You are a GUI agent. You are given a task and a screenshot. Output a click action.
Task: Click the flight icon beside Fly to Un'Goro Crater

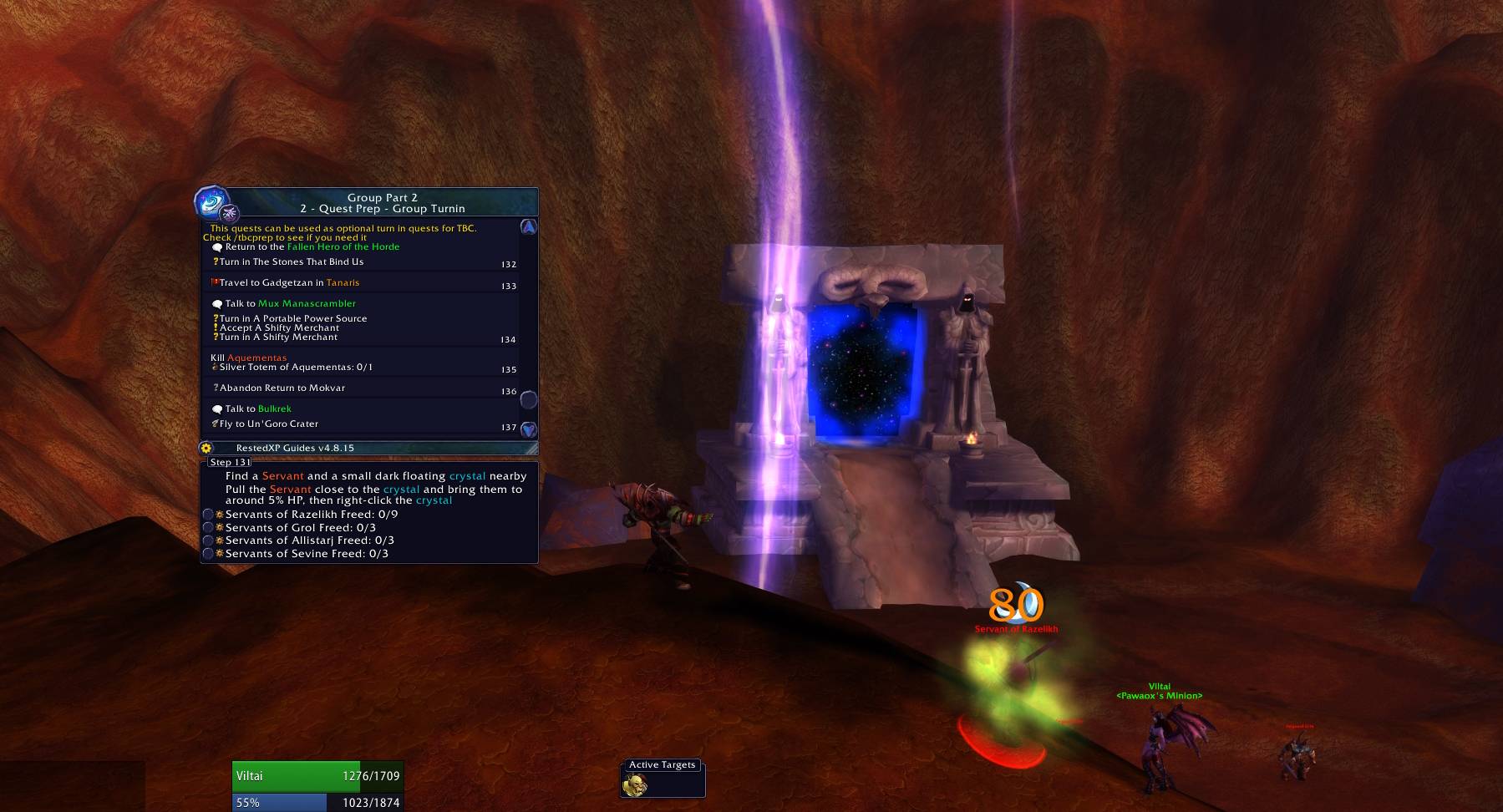tap(216, 424)
